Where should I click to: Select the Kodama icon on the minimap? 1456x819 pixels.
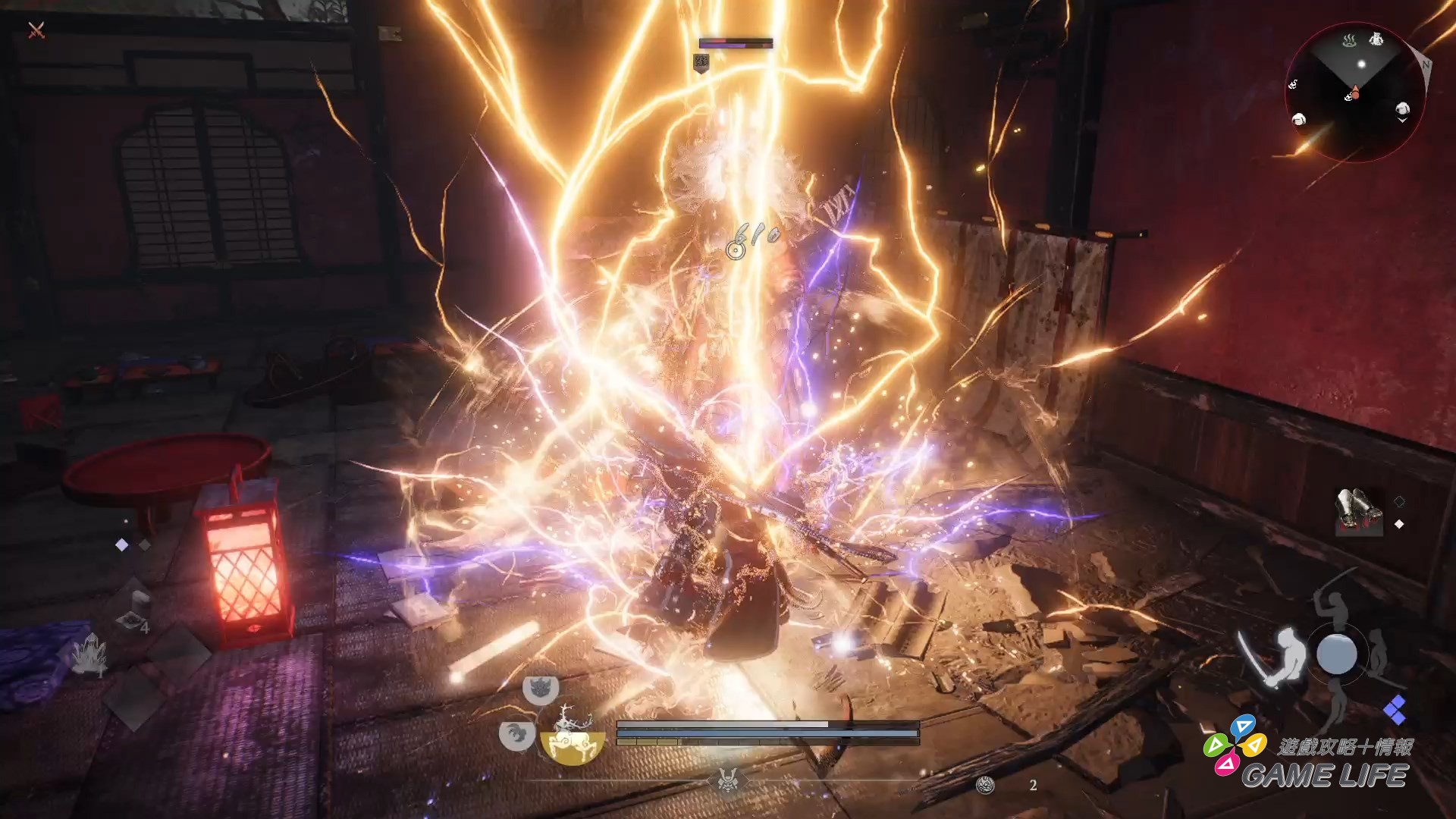pos(1378,39)
